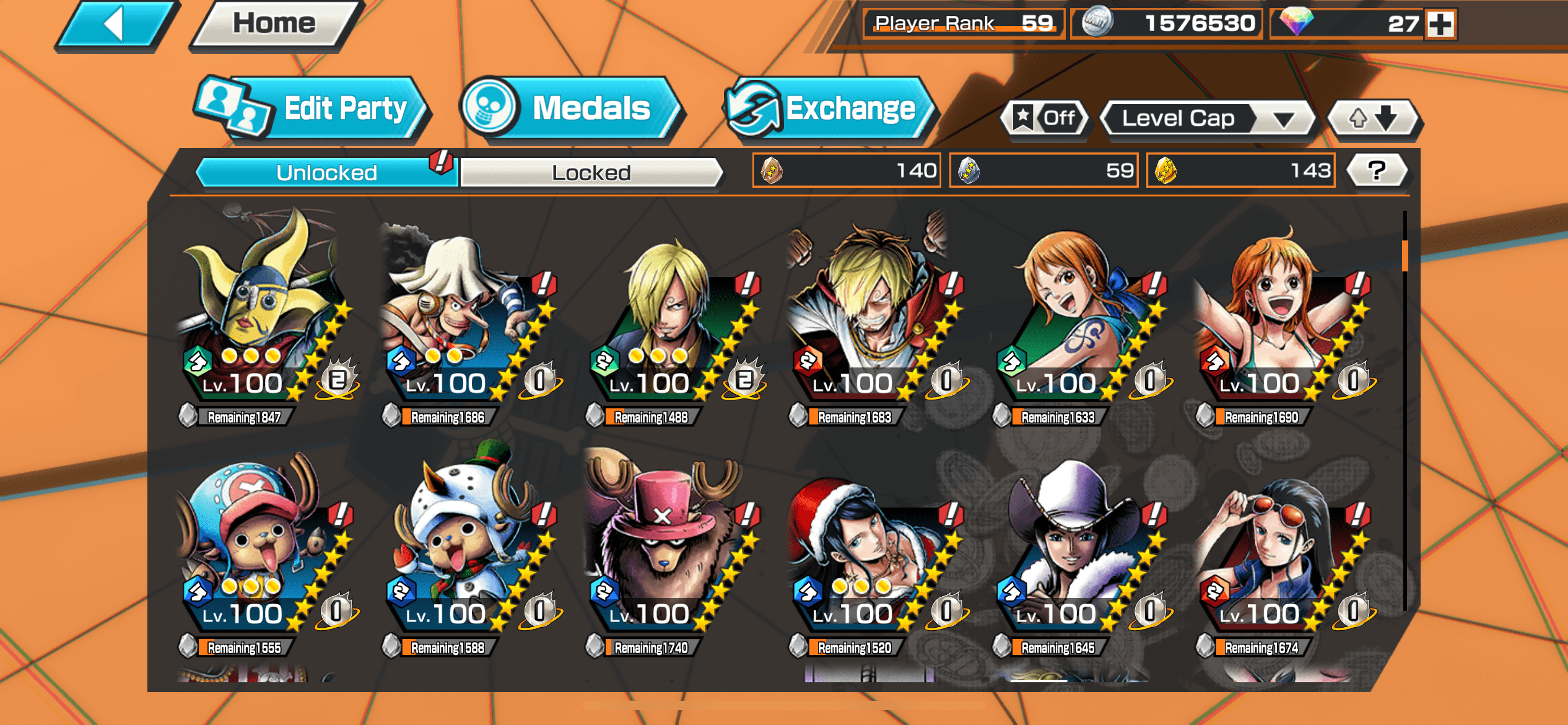This screenshot has width=1568, height=725.
Task: Open the Exchange menu
Action: coord(830,109)
